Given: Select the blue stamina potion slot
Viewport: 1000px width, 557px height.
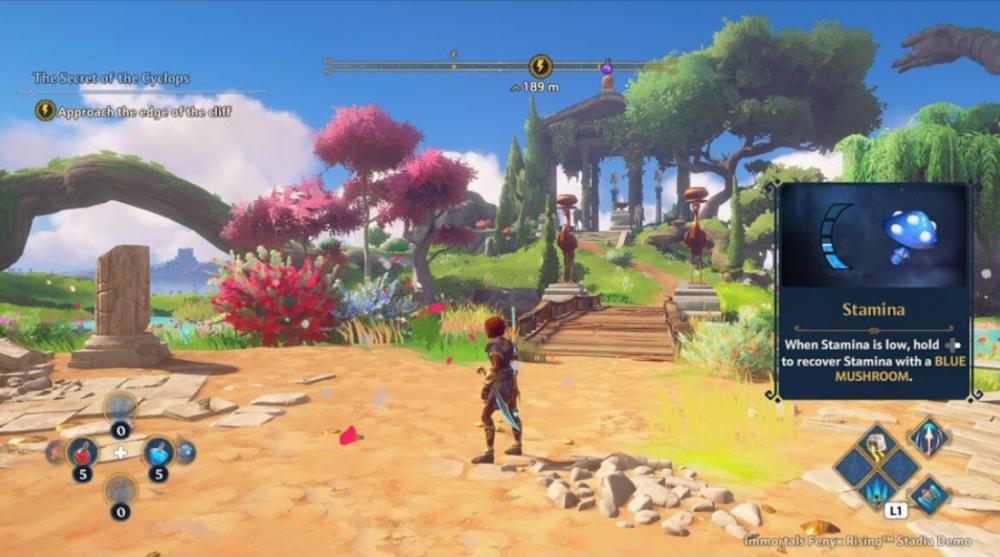Looking at the screenshot, I should (158, 453).
